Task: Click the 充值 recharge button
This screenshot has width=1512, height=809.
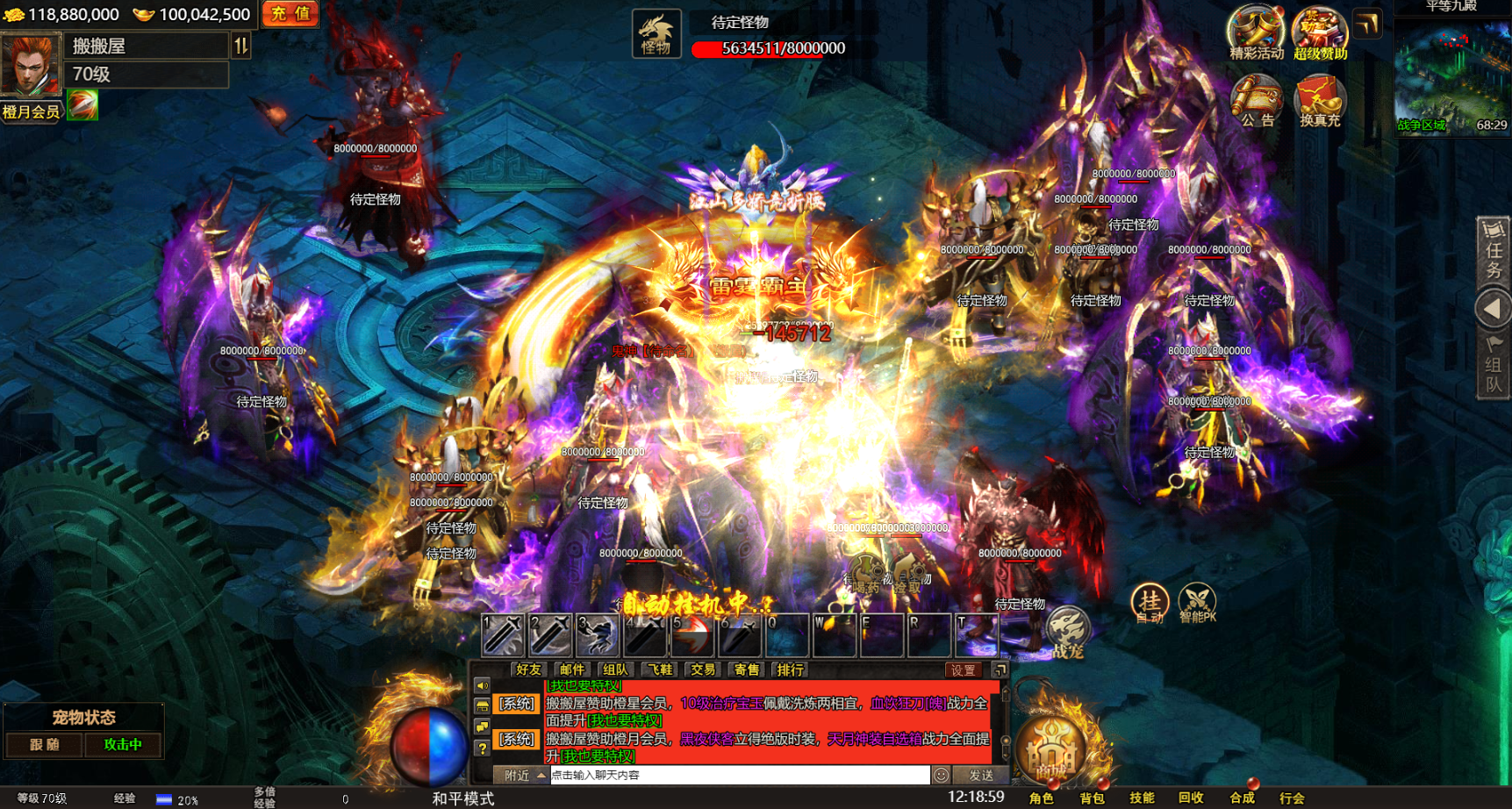Action: [290, 14]
